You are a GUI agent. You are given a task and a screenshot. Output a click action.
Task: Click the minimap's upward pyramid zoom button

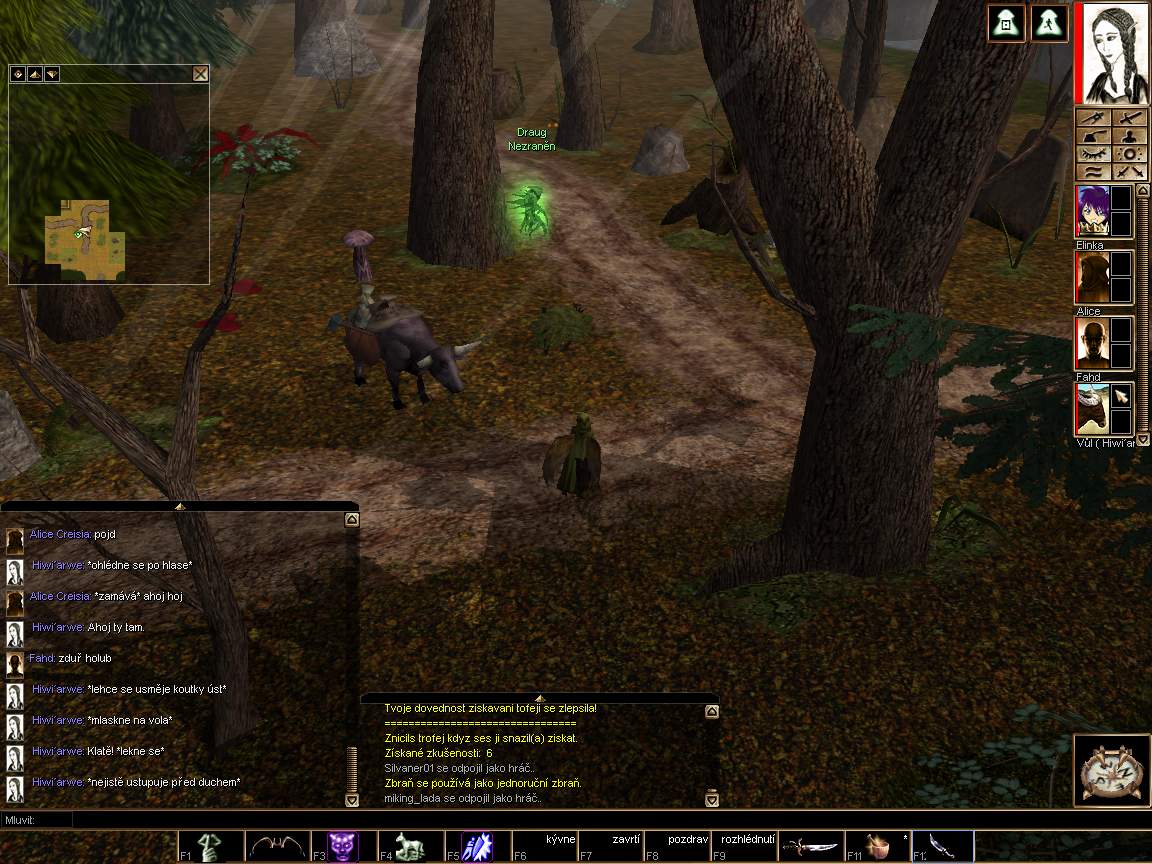pos(34,73)
